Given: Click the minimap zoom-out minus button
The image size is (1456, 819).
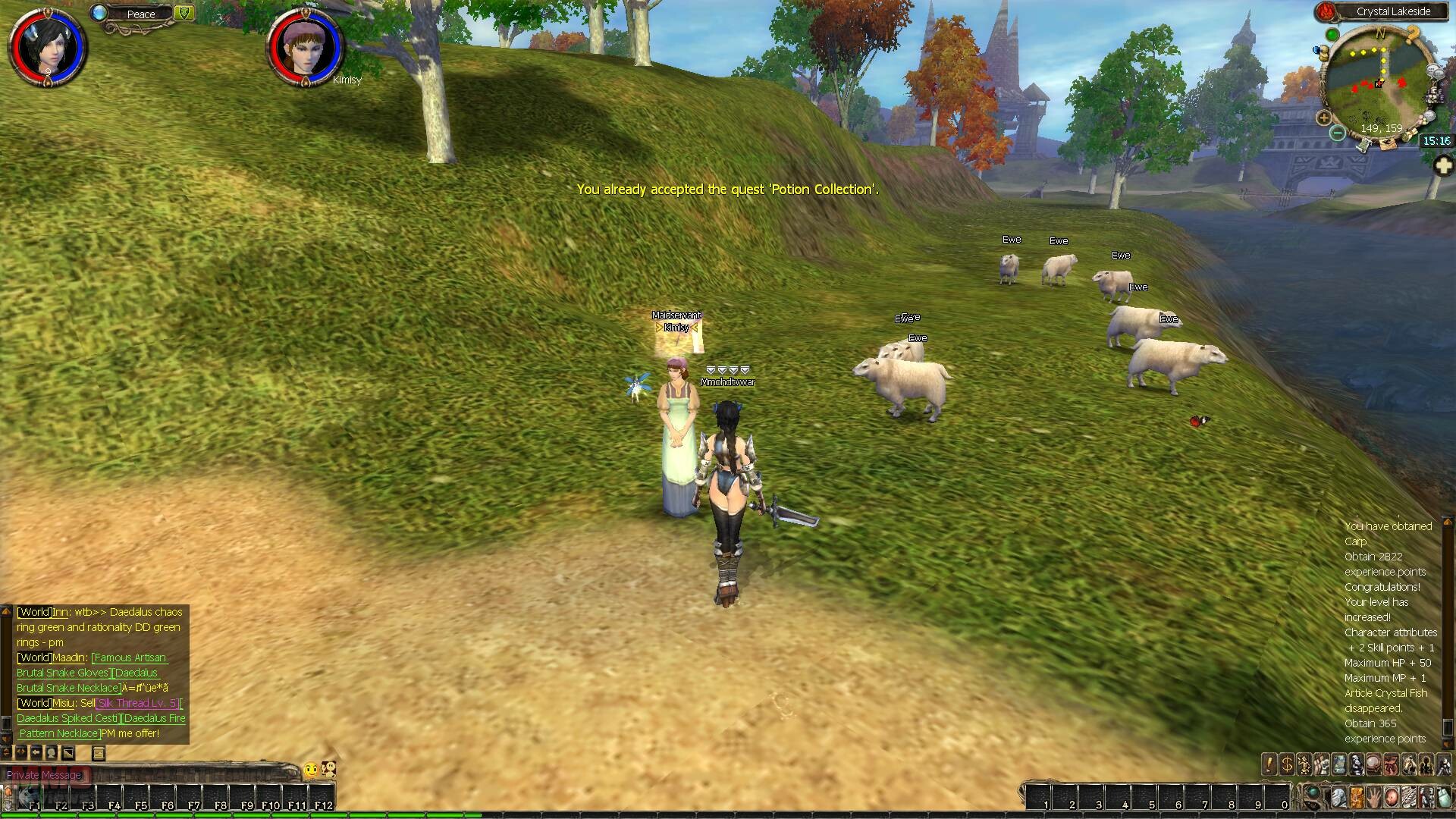Looking at the screenshot, I should coord(1338,133).
